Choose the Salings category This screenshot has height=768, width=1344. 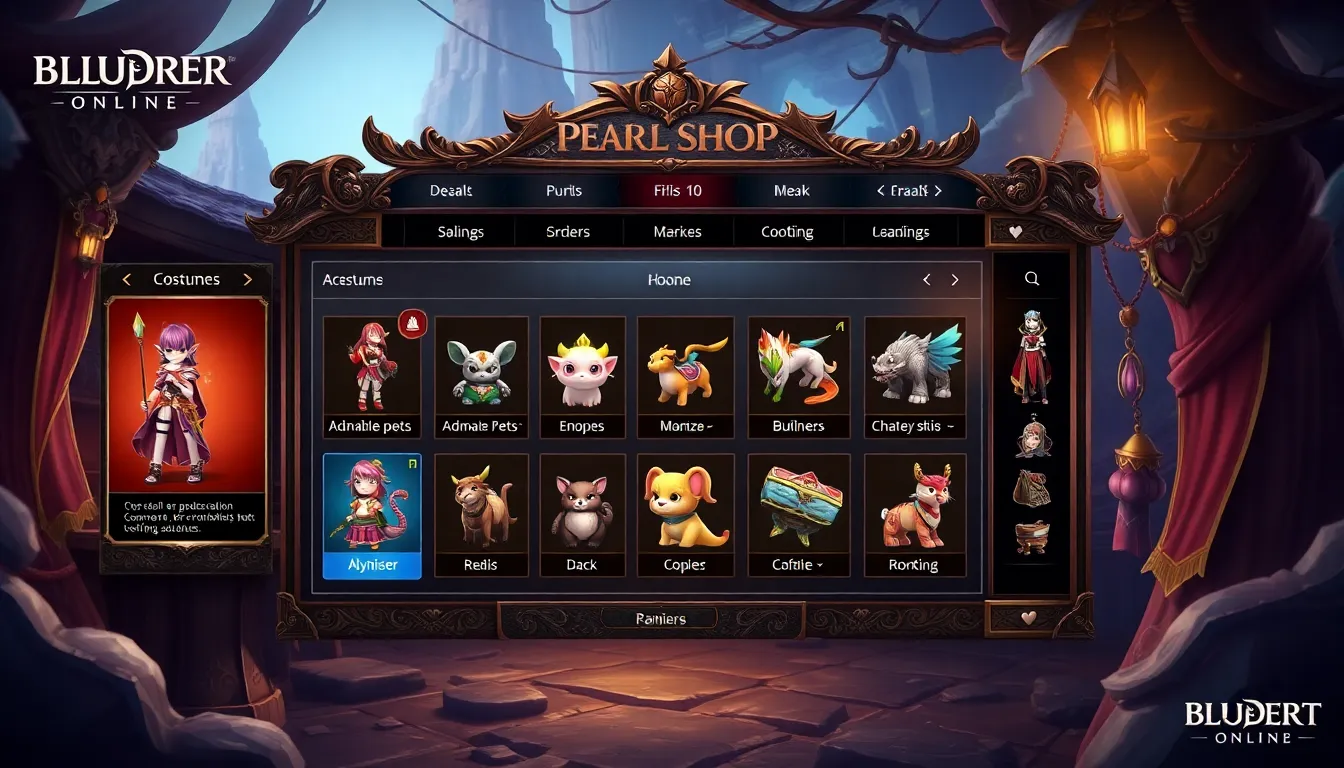460,232
